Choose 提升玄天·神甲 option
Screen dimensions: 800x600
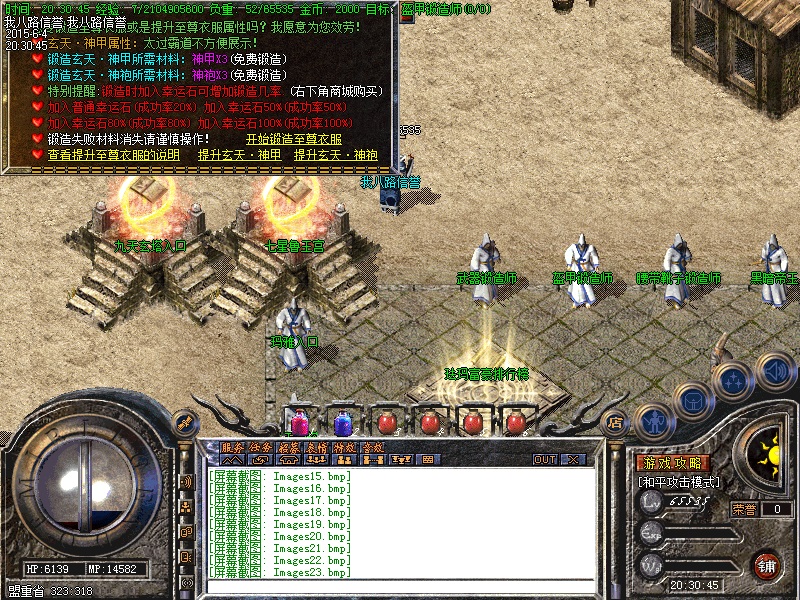pyautogui.click(x=239, y=155)
